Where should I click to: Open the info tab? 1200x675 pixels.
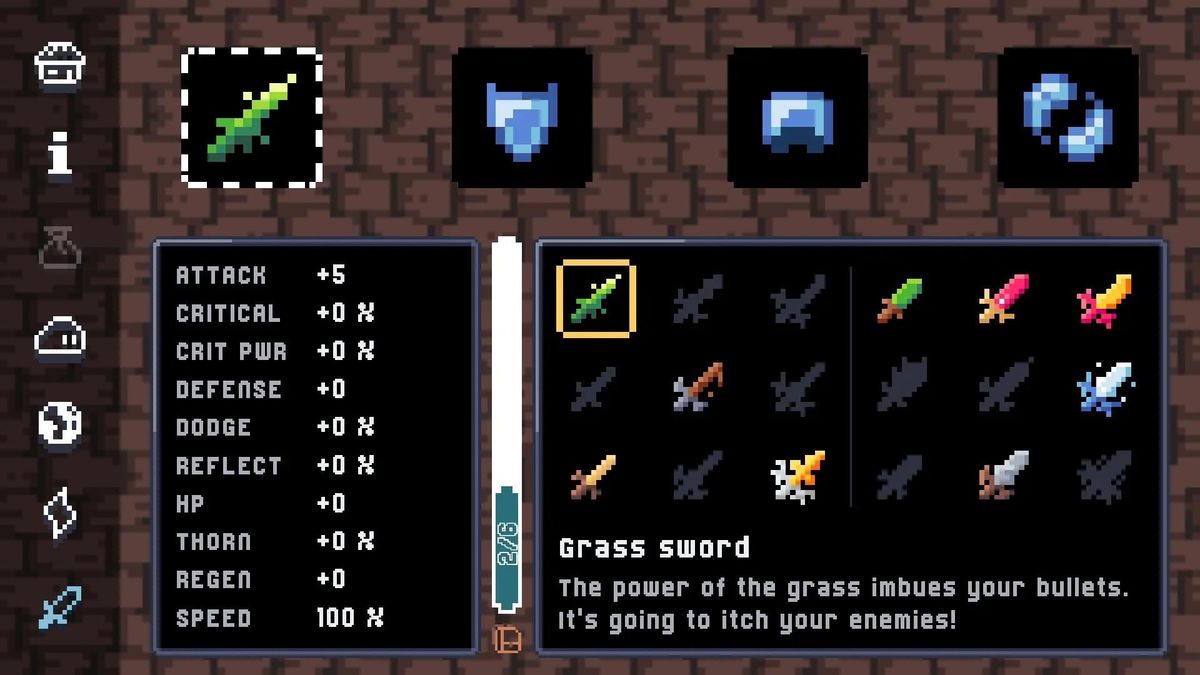60,155
